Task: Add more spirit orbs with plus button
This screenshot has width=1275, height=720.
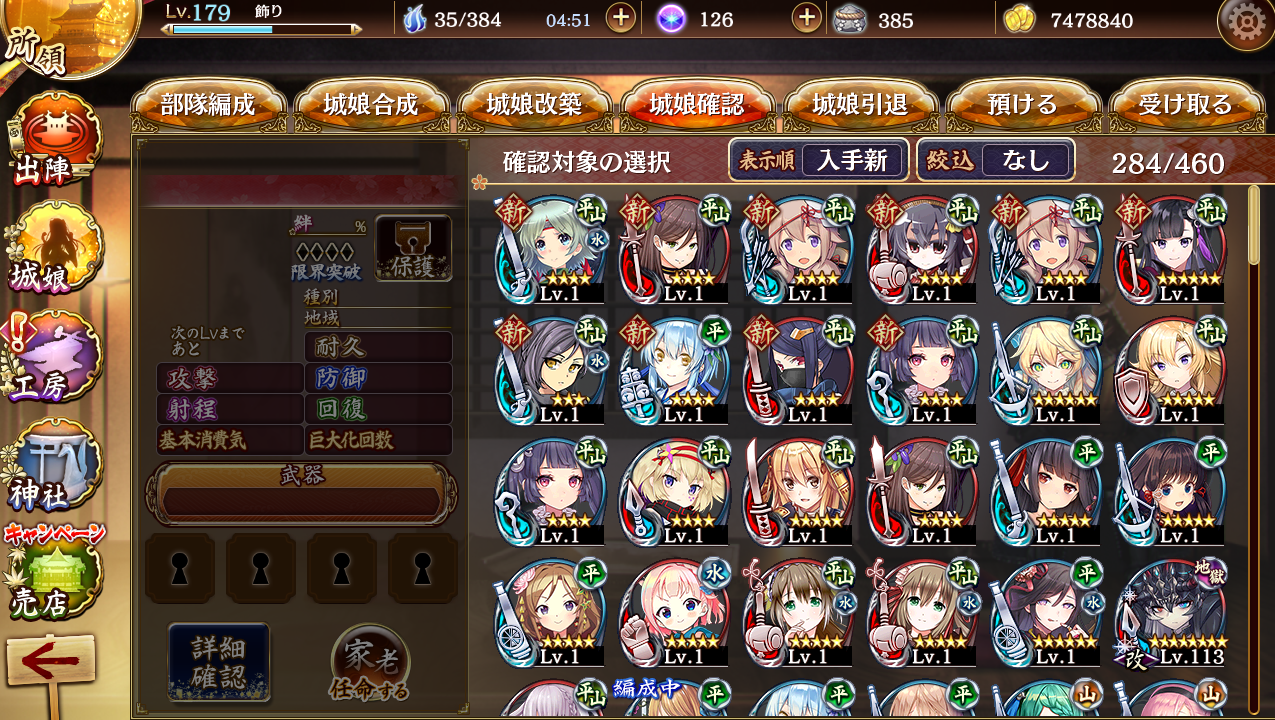Action: [x=806, y=19]
